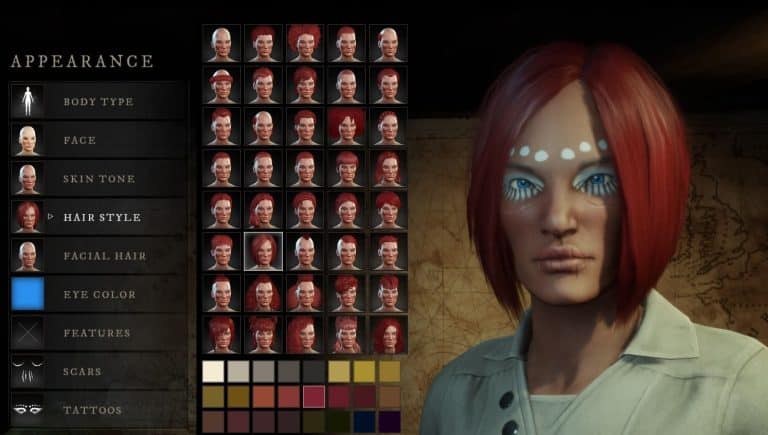The height and width of the screenshot is (435, 768).
Task: Open the Features category
Action: (x=96, y=333)
